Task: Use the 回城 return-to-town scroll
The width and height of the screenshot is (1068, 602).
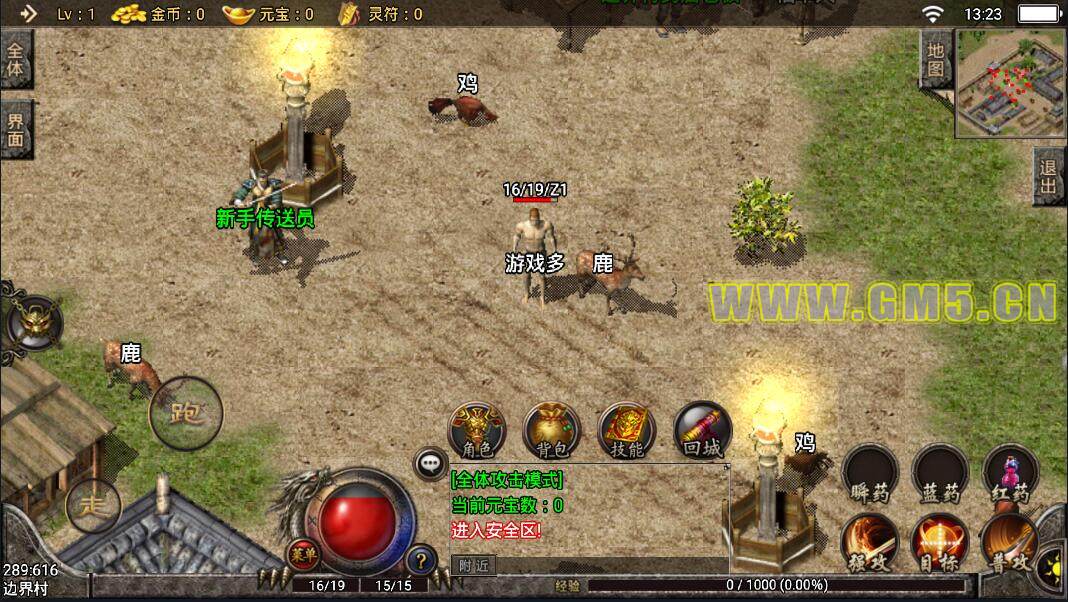Action: pos(702,431)
